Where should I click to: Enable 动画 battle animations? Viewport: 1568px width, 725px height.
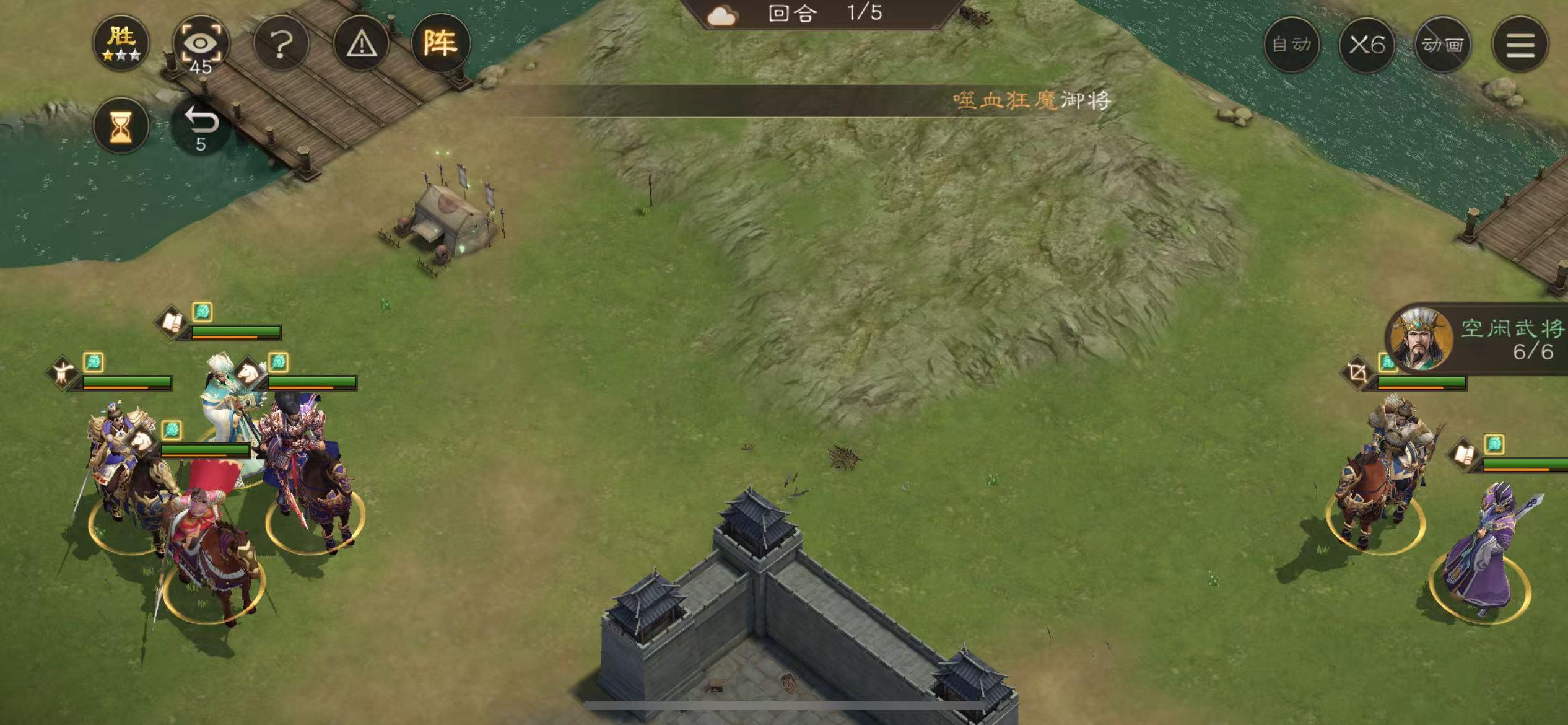tap(1443, 45)
